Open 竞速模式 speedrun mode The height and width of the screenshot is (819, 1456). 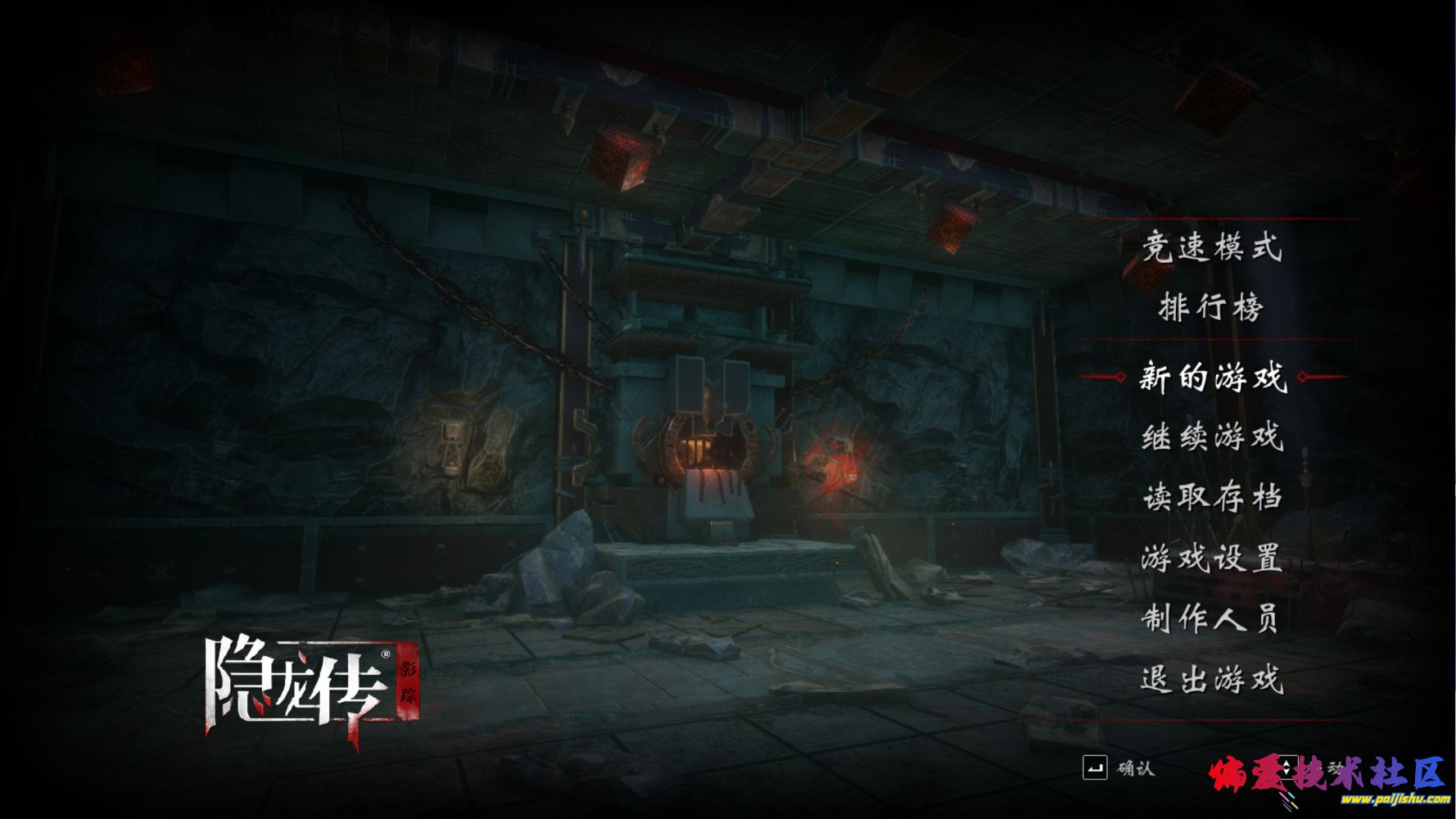point(1211,247)
